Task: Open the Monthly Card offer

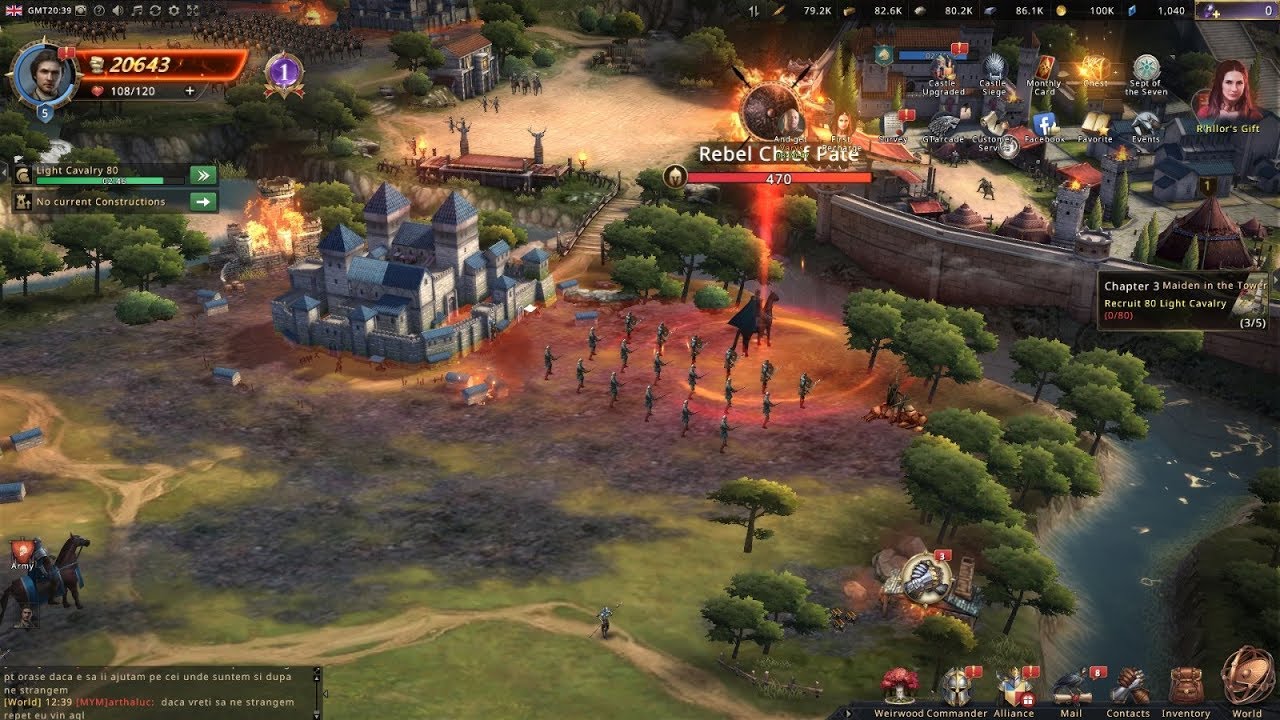Action: [1043, 72]
